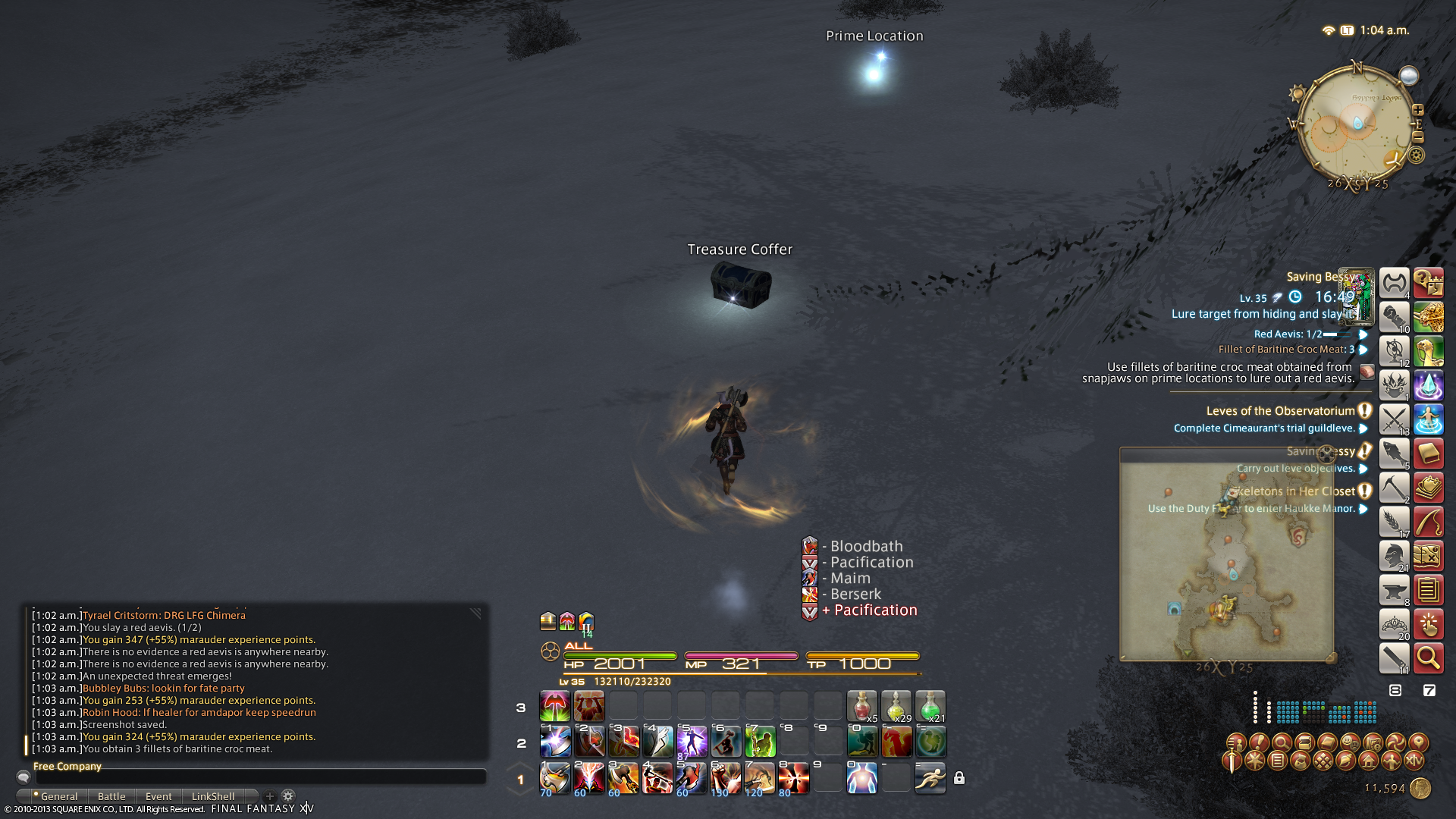Zoom in on the minimap
The image size is (1456, 819).
click(x=1417, y=110)
